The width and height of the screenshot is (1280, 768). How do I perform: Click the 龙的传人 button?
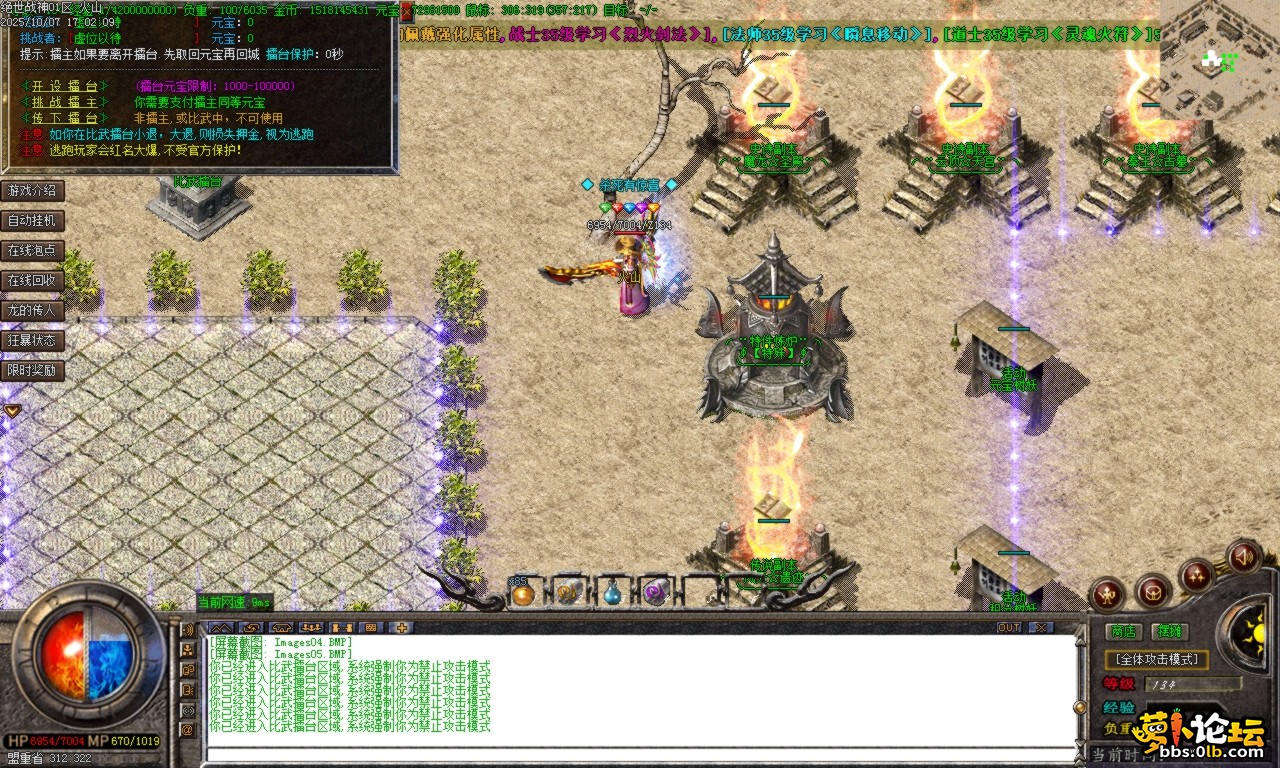coord(32,311)
